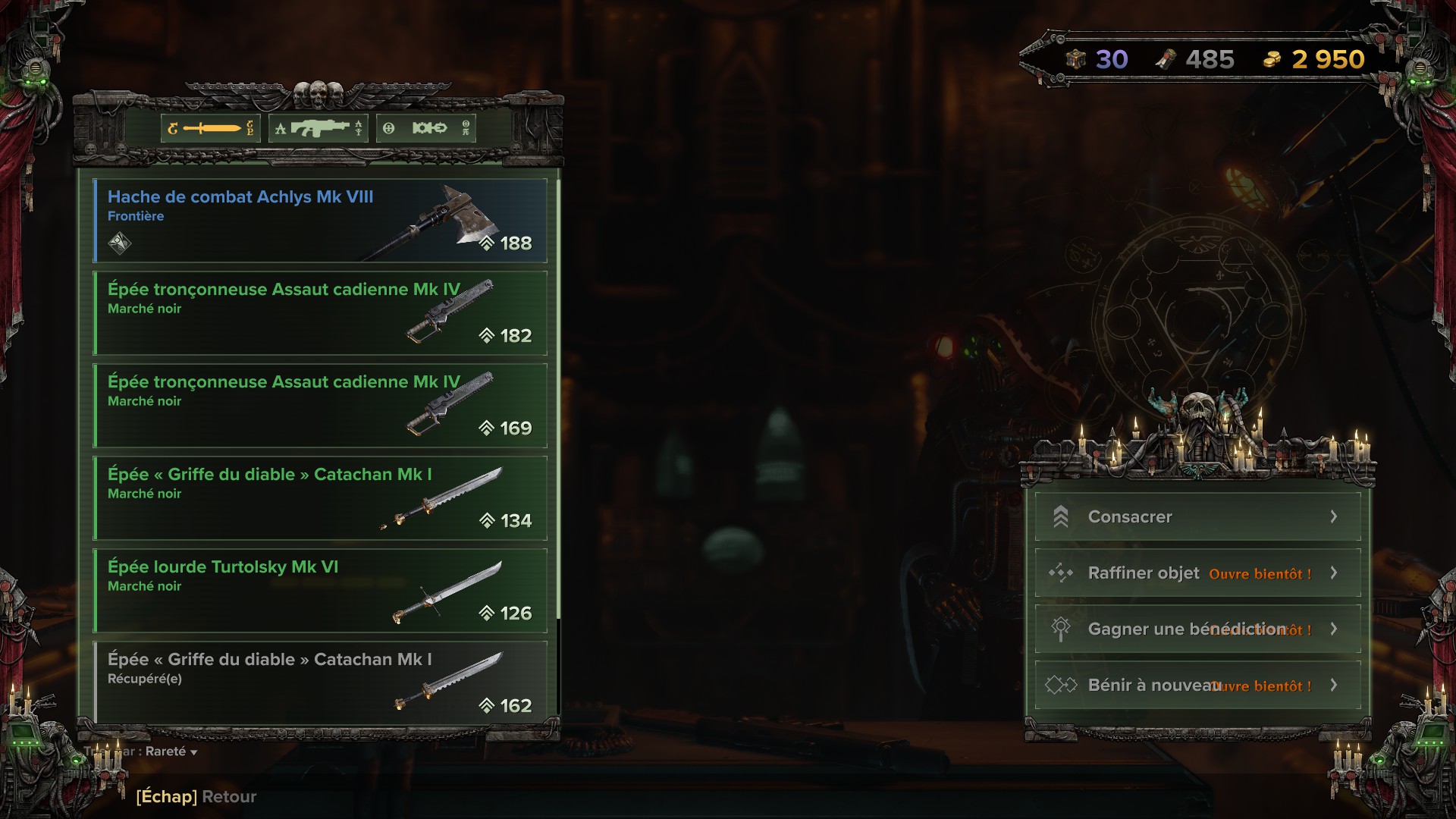The width and height of the screenshot is (1456, 819).
Task: Open the Consacrer option
Action: point(1197,517)
